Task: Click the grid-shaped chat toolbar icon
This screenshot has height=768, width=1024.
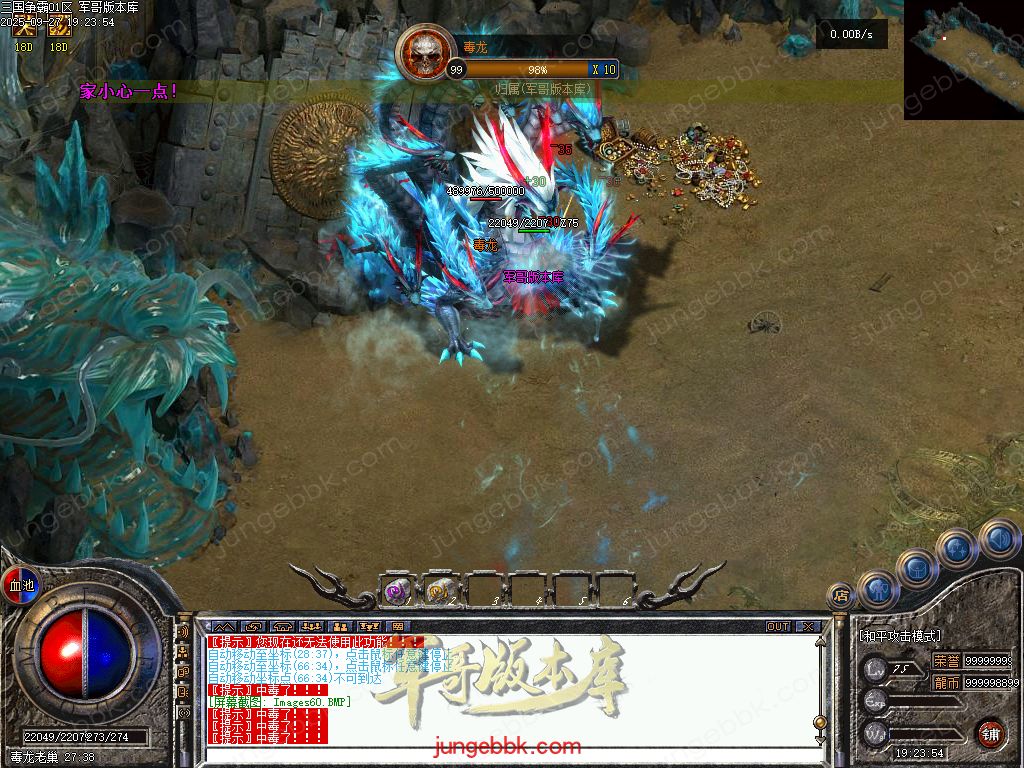Action: pyautogui.click(x=398, y=627)
